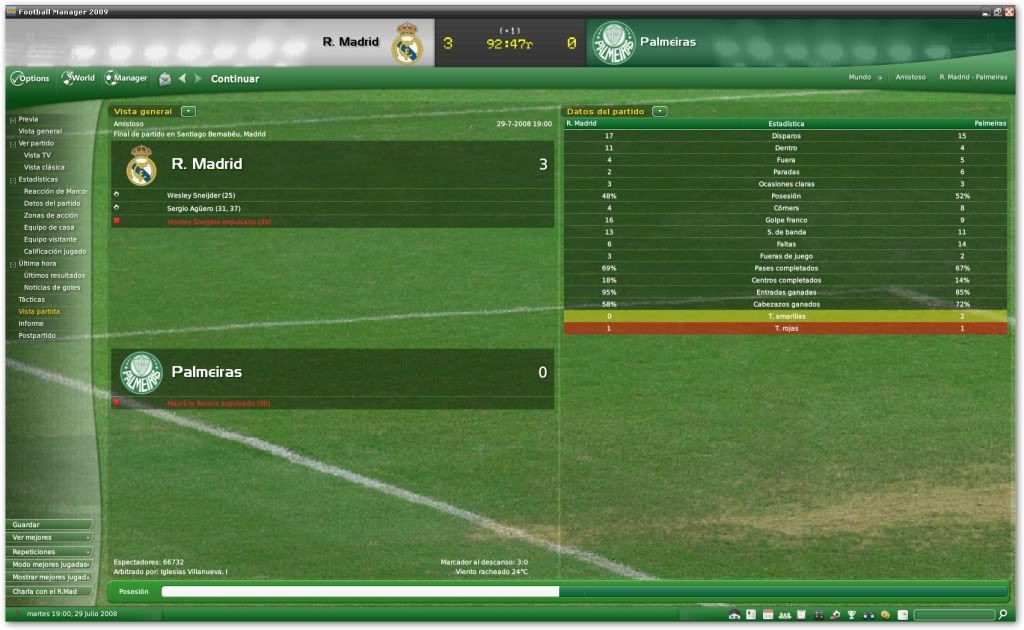Select Vista TV in the sidebar
Viewport: 1024px width, 630px height.
38,155
